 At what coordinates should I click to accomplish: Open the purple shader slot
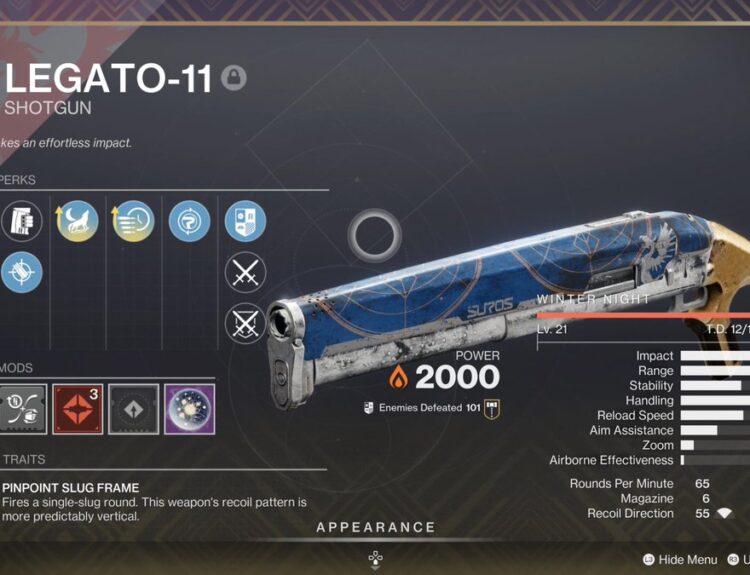[x=189, y=409]
